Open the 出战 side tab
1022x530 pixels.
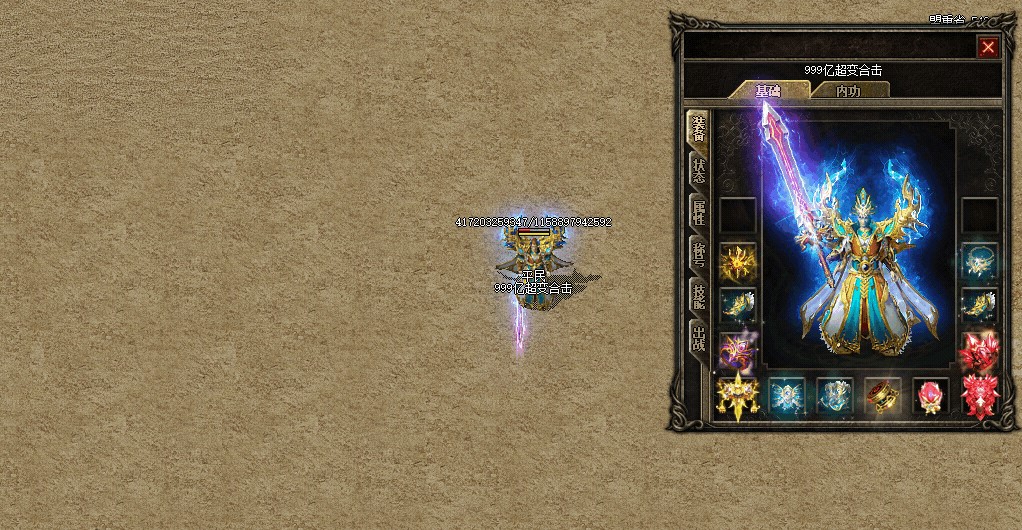coord(699,338)
